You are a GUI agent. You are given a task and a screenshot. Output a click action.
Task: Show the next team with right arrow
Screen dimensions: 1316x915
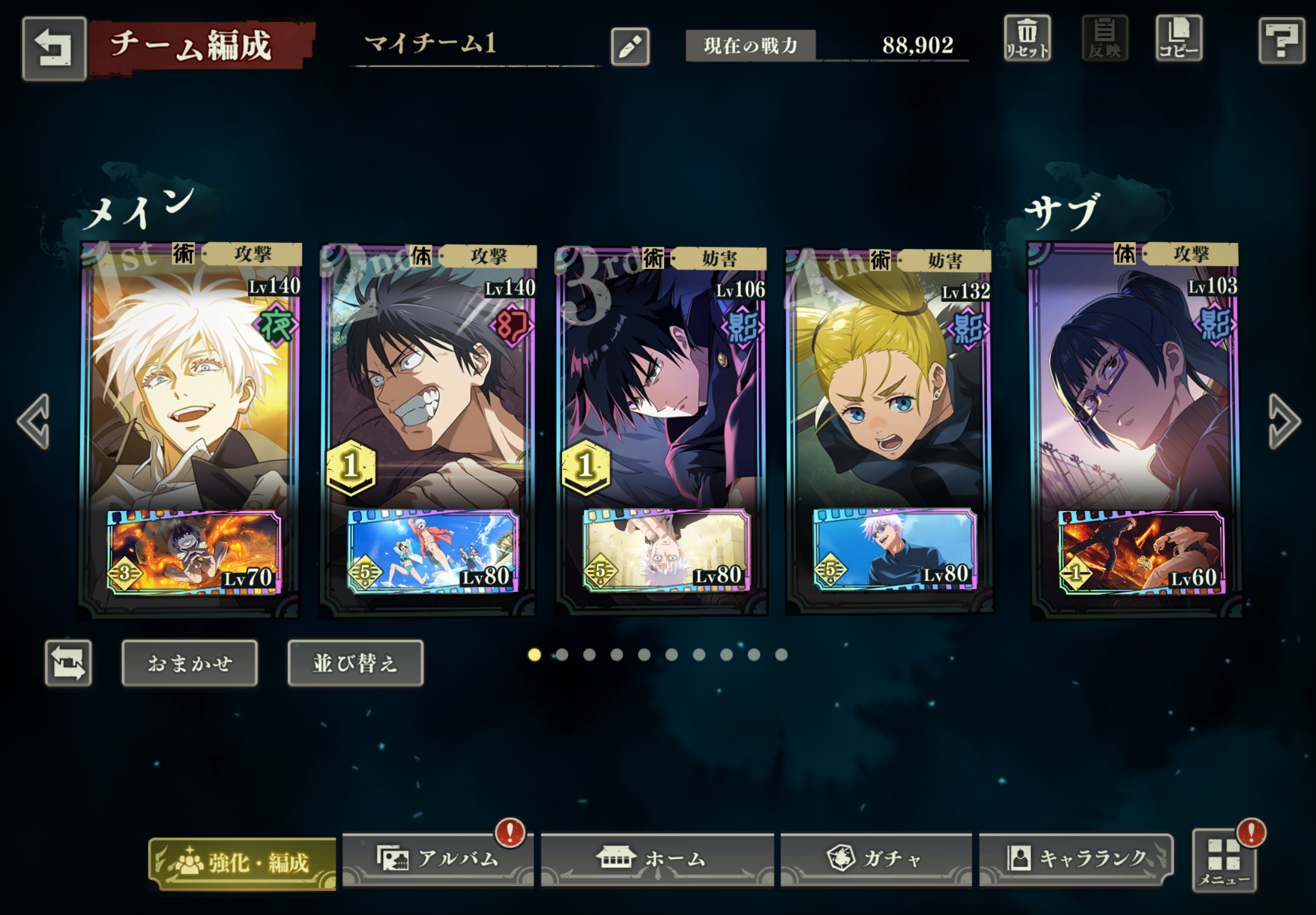coord(1283,421)
